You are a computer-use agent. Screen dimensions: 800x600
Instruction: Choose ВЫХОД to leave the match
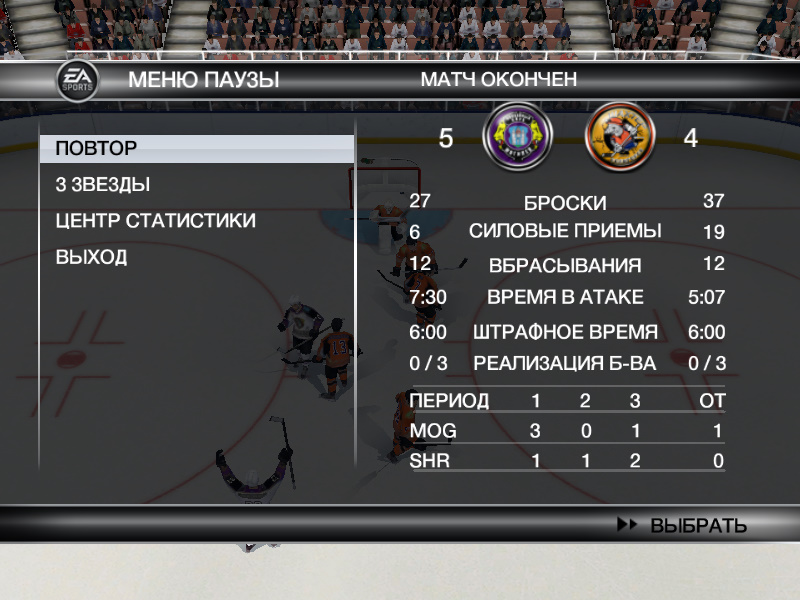coord(91,257)
